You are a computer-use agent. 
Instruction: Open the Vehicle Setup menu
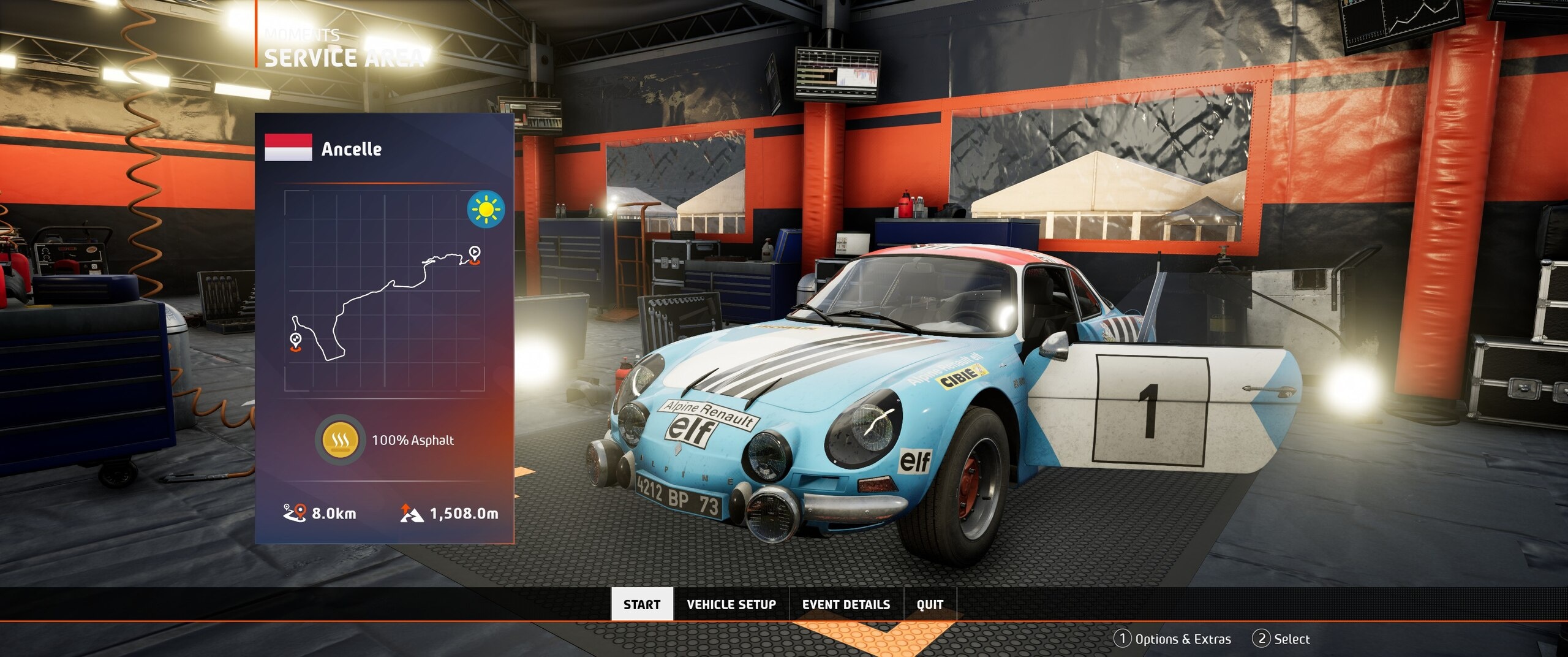731,604
